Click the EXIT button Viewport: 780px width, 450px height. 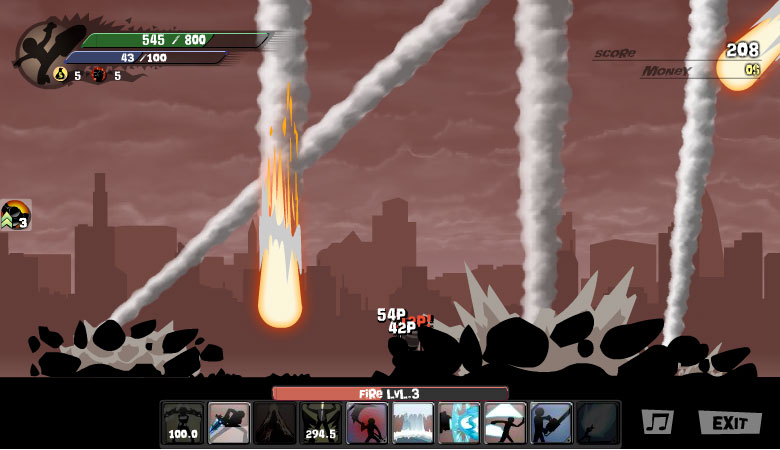tap(729, 422)
